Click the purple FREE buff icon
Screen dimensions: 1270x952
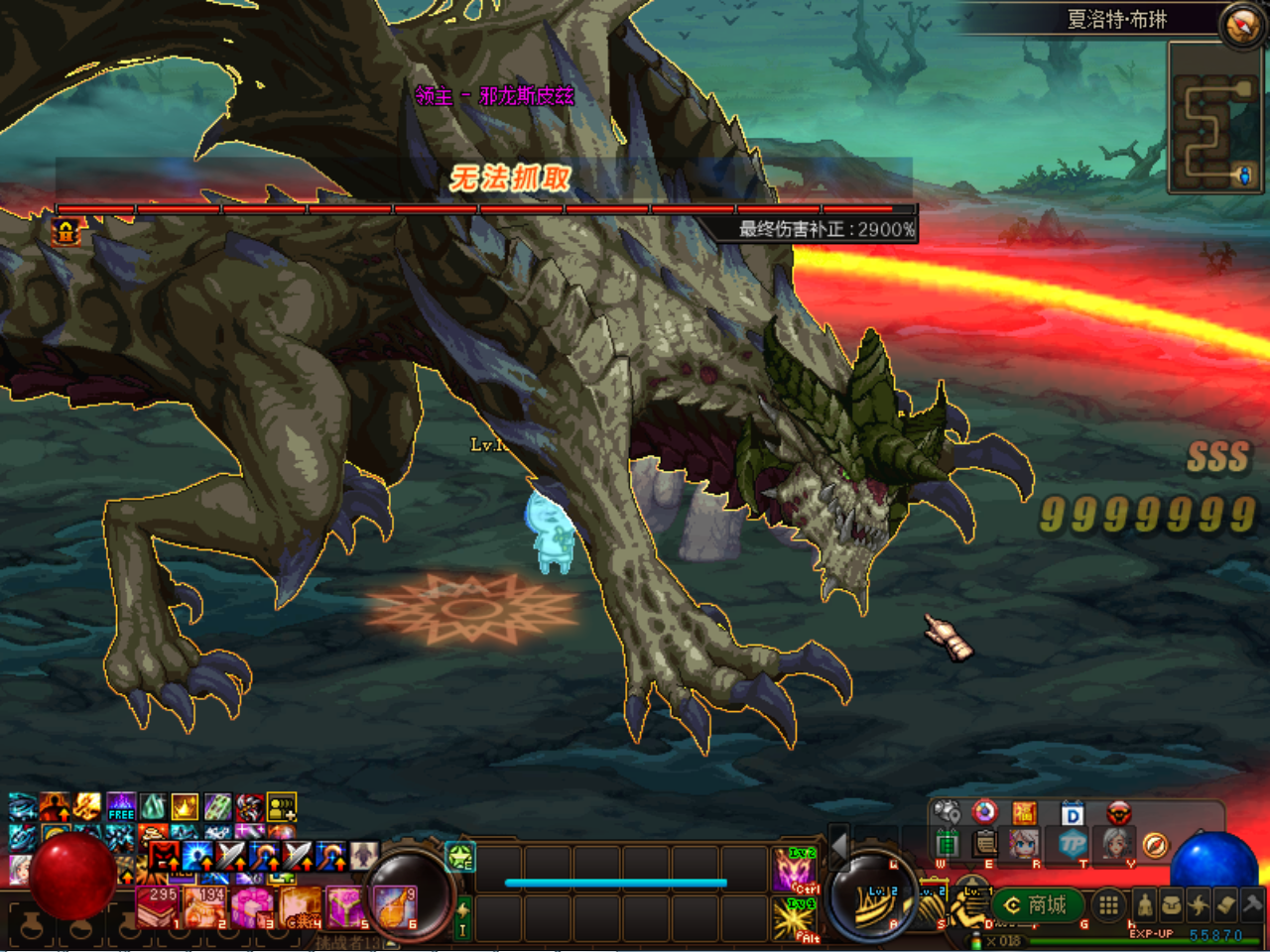pos(121,806)
